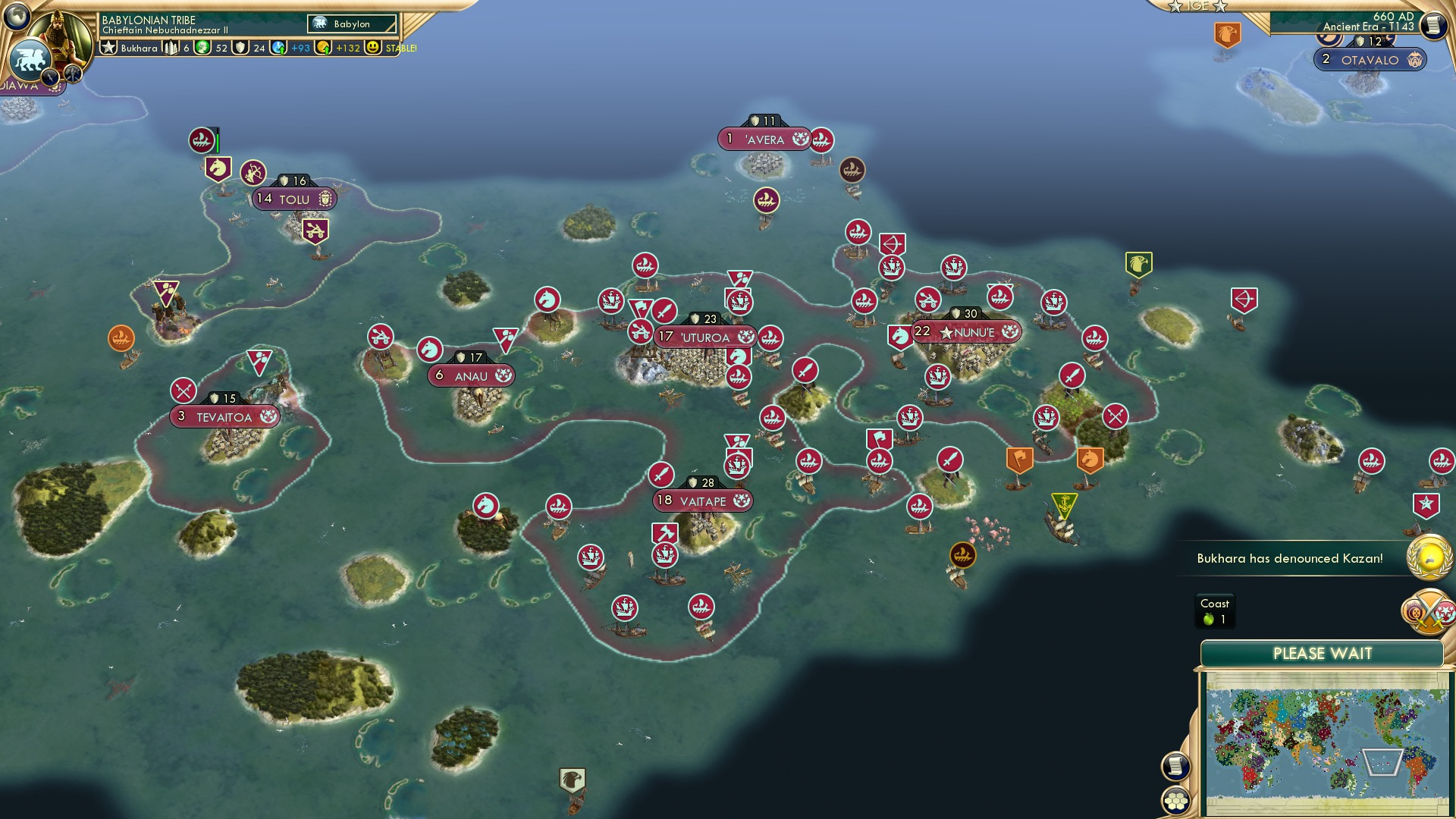Open the Babylon civilization button
1456x819 pixels.
click(x=352, y=24)
